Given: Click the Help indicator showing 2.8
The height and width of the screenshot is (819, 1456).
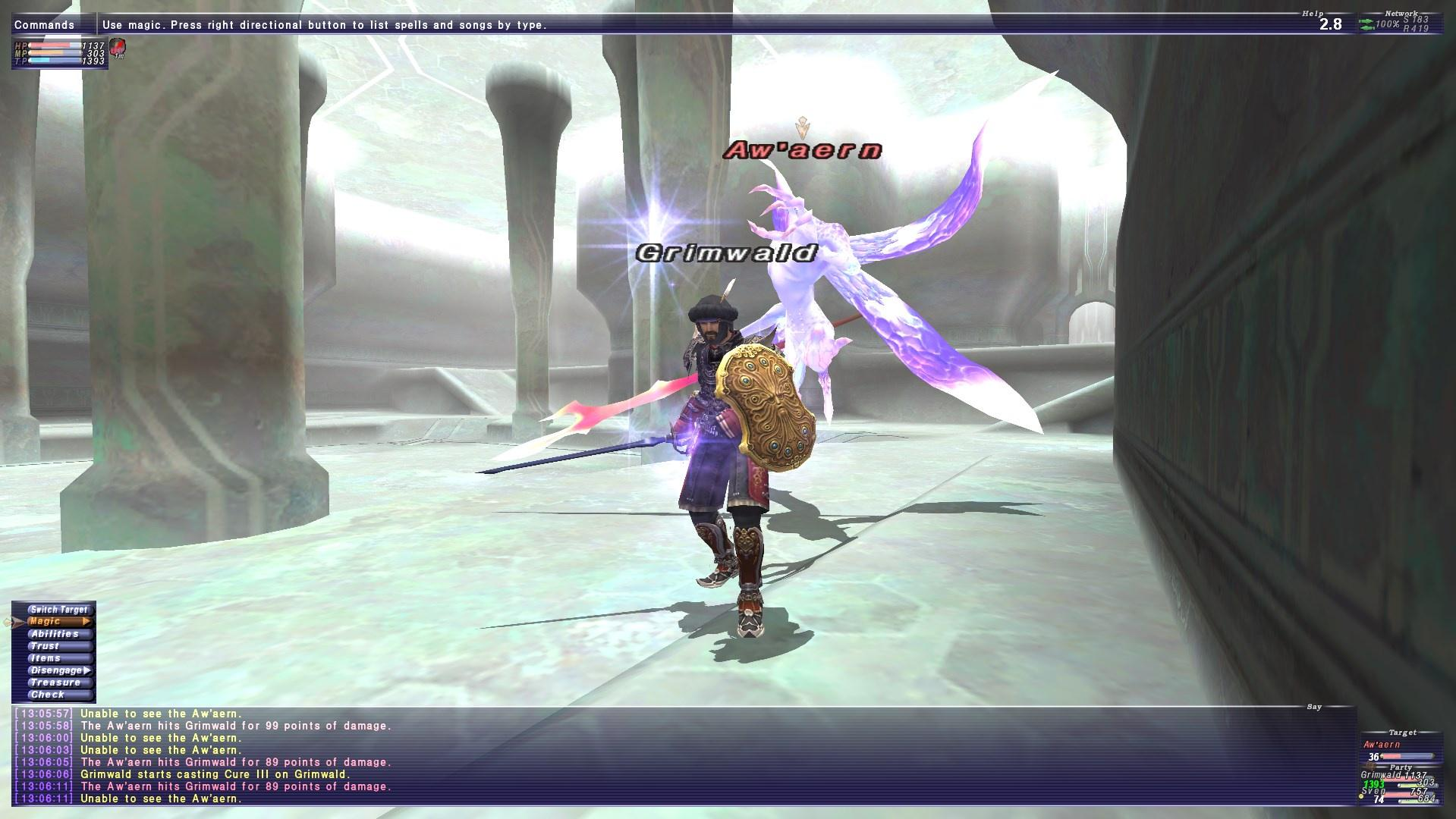Looking at the screenshot, I should pos(1331,25).
